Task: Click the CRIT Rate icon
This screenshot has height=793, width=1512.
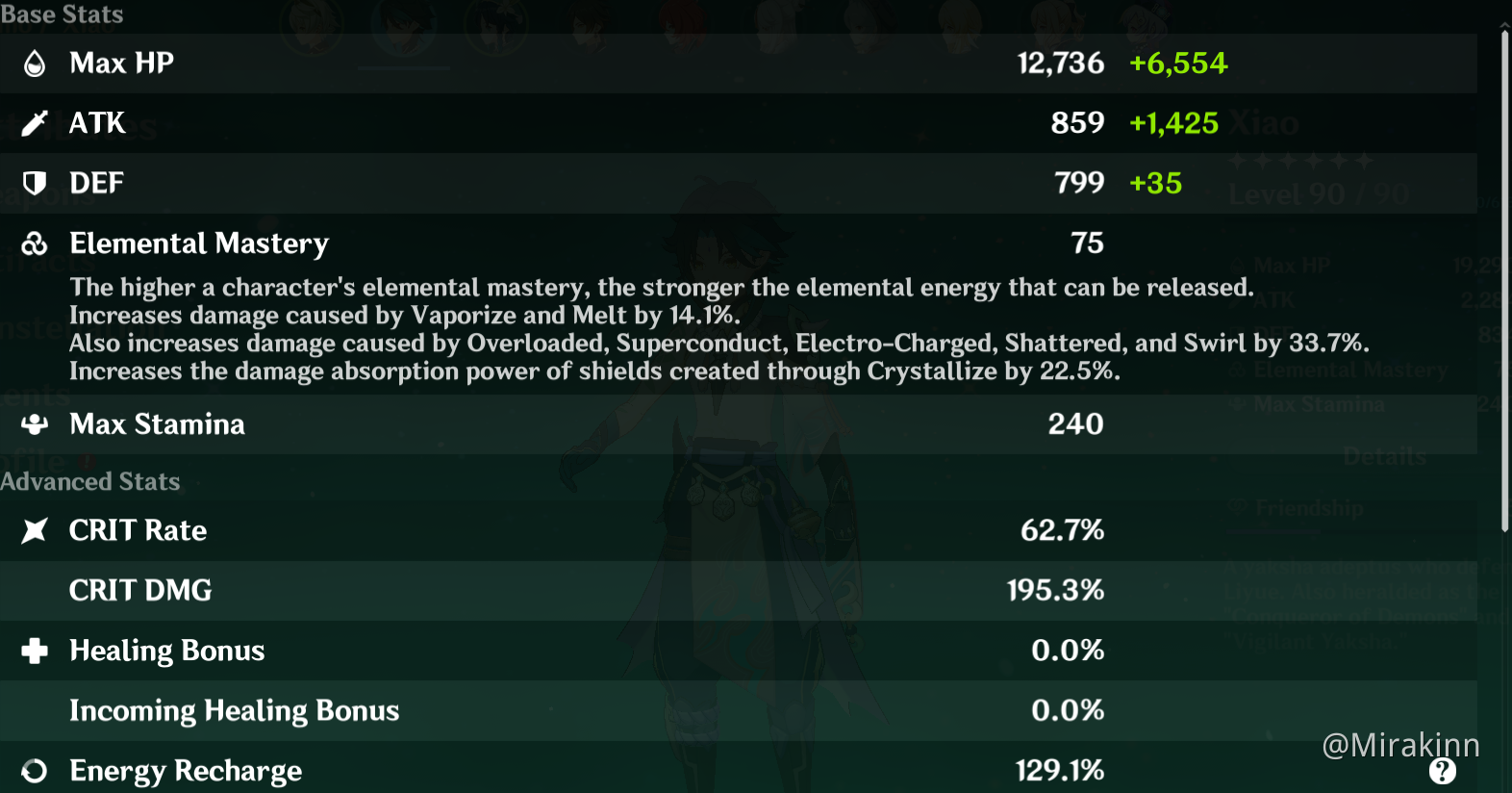Action: point(35,530)
